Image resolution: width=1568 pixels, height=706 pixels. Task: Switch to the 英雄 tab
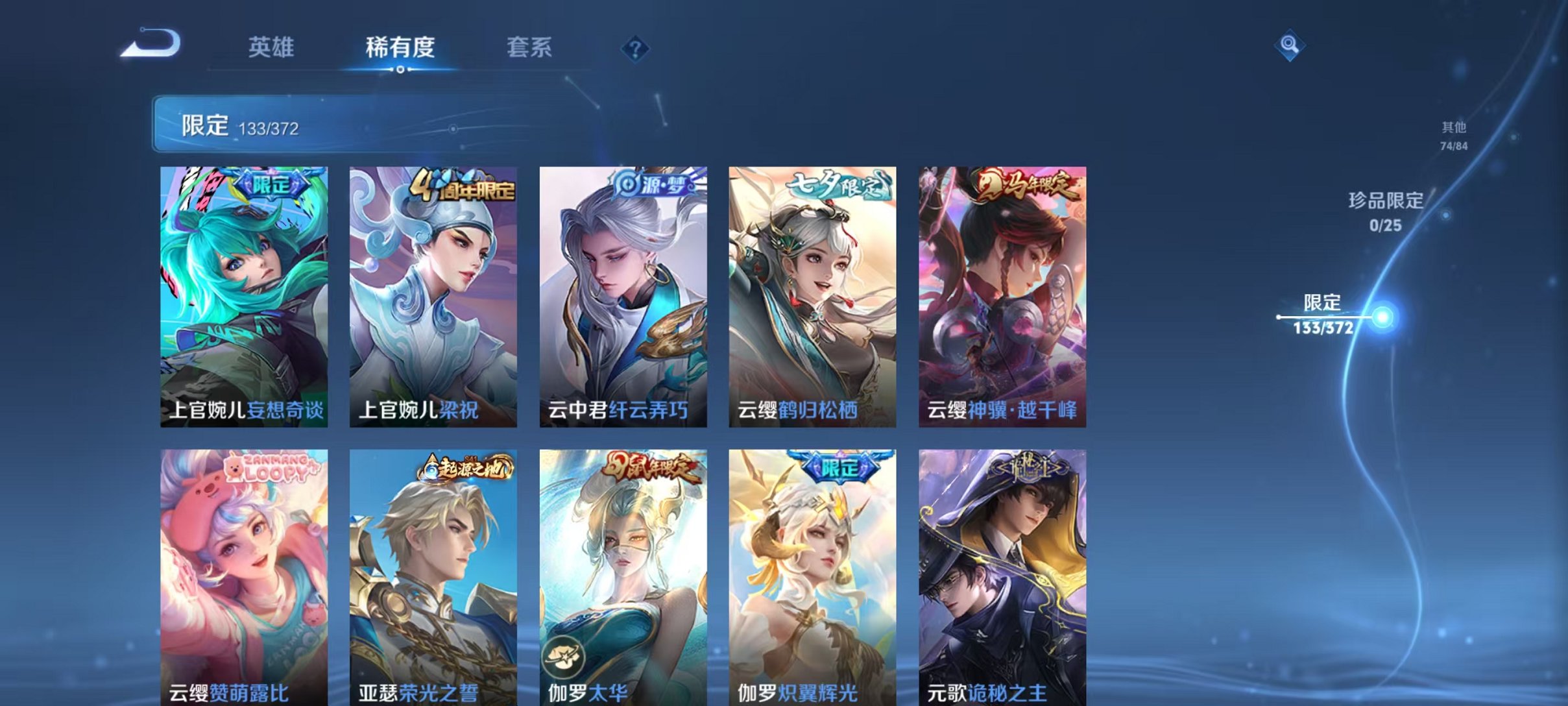click(272, 47)
